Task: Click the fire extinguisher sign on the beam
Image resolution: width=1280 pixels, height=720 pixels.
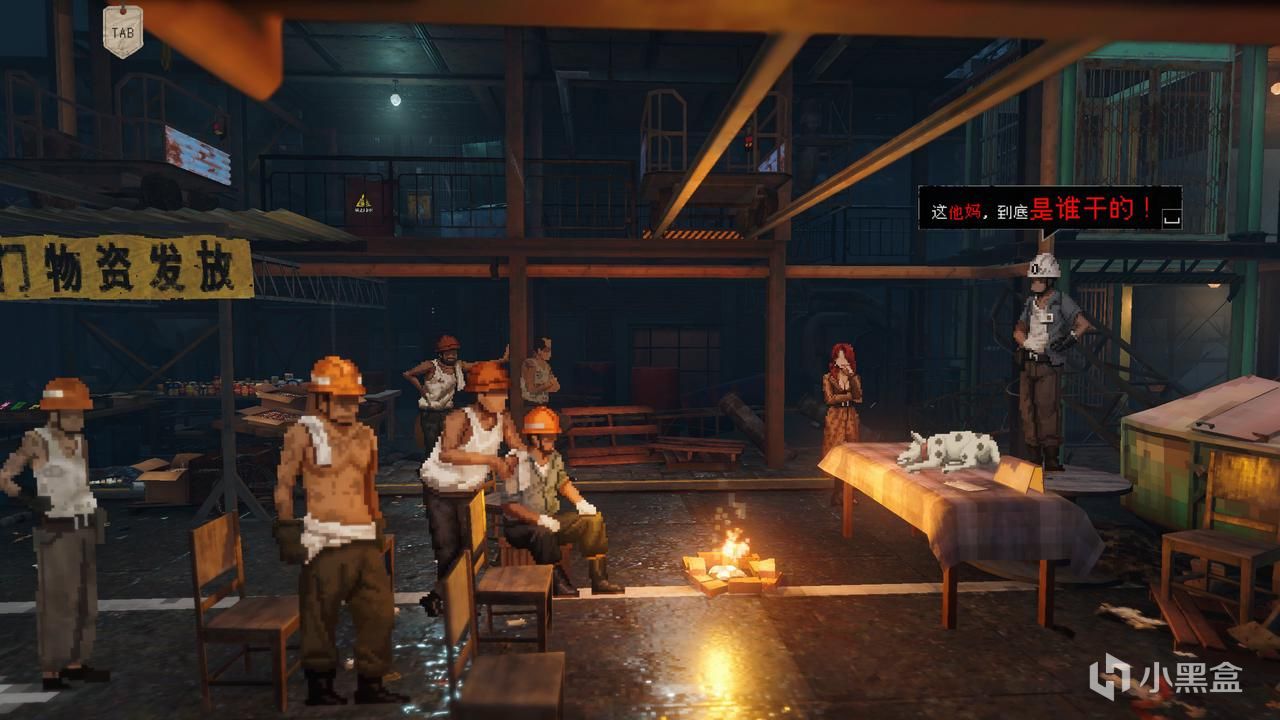Action: coord(362,202)
